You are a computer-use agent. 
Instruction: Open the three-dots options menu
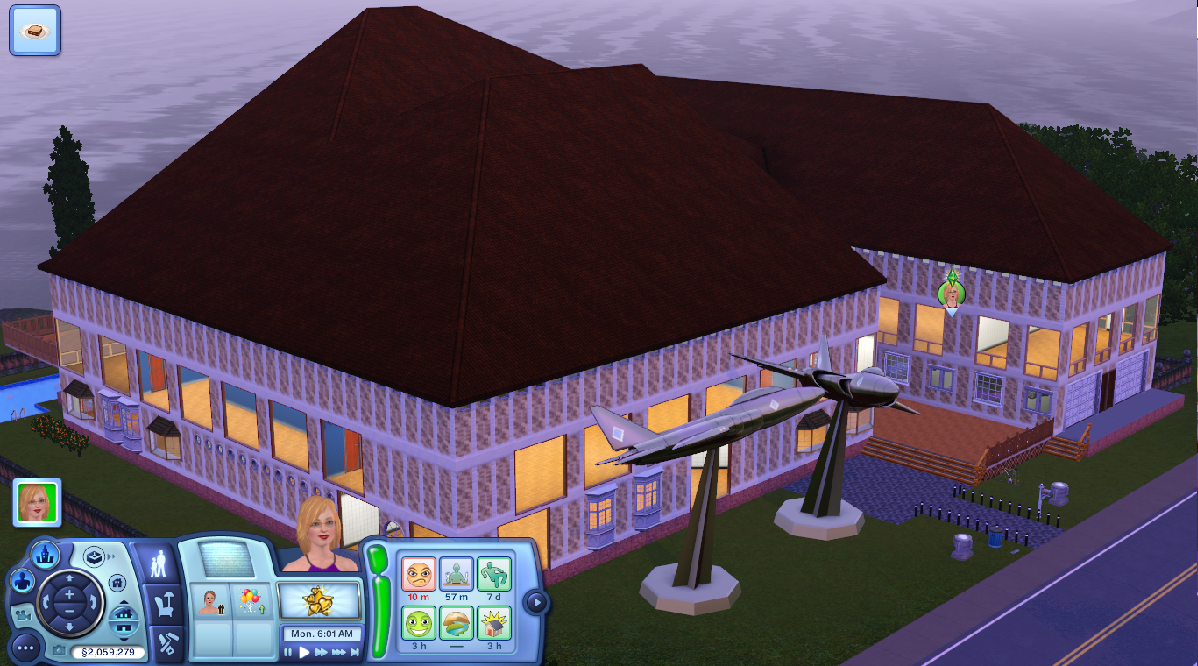coord(25,646)
